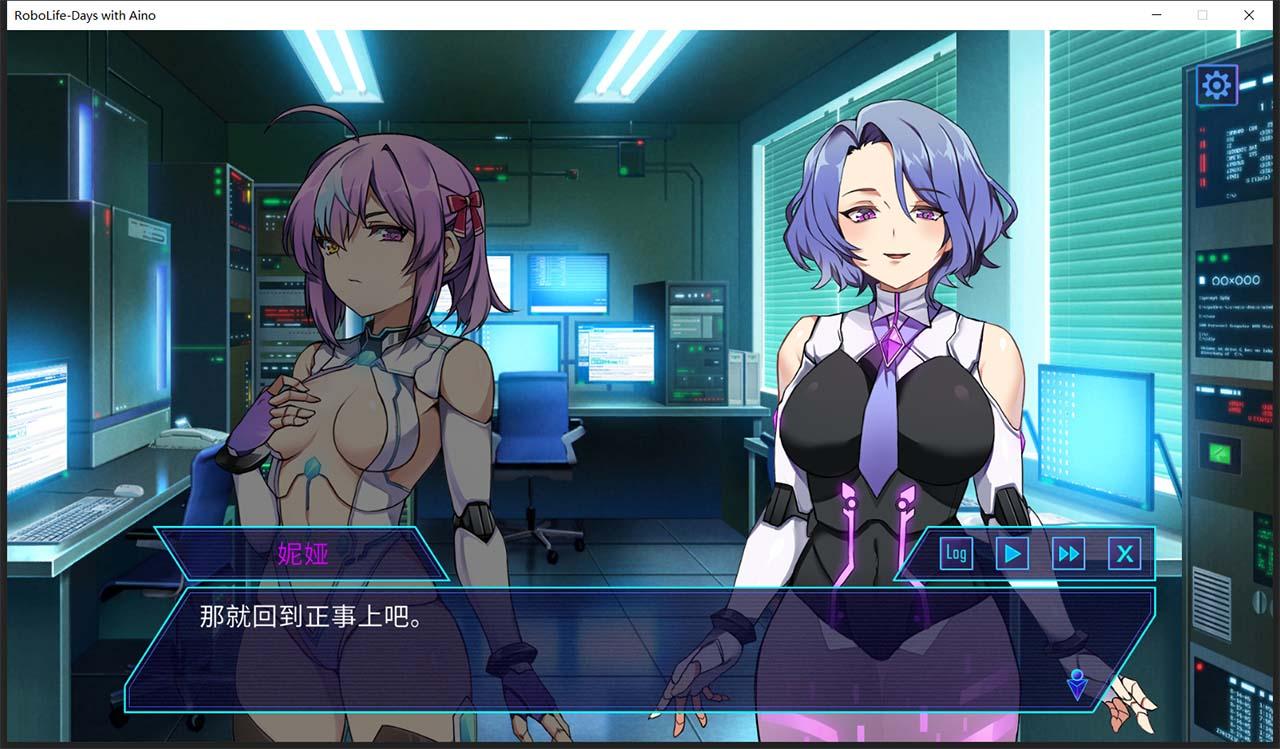Activate skip mode via the double-arrow icon

(x=1068, y=553)
